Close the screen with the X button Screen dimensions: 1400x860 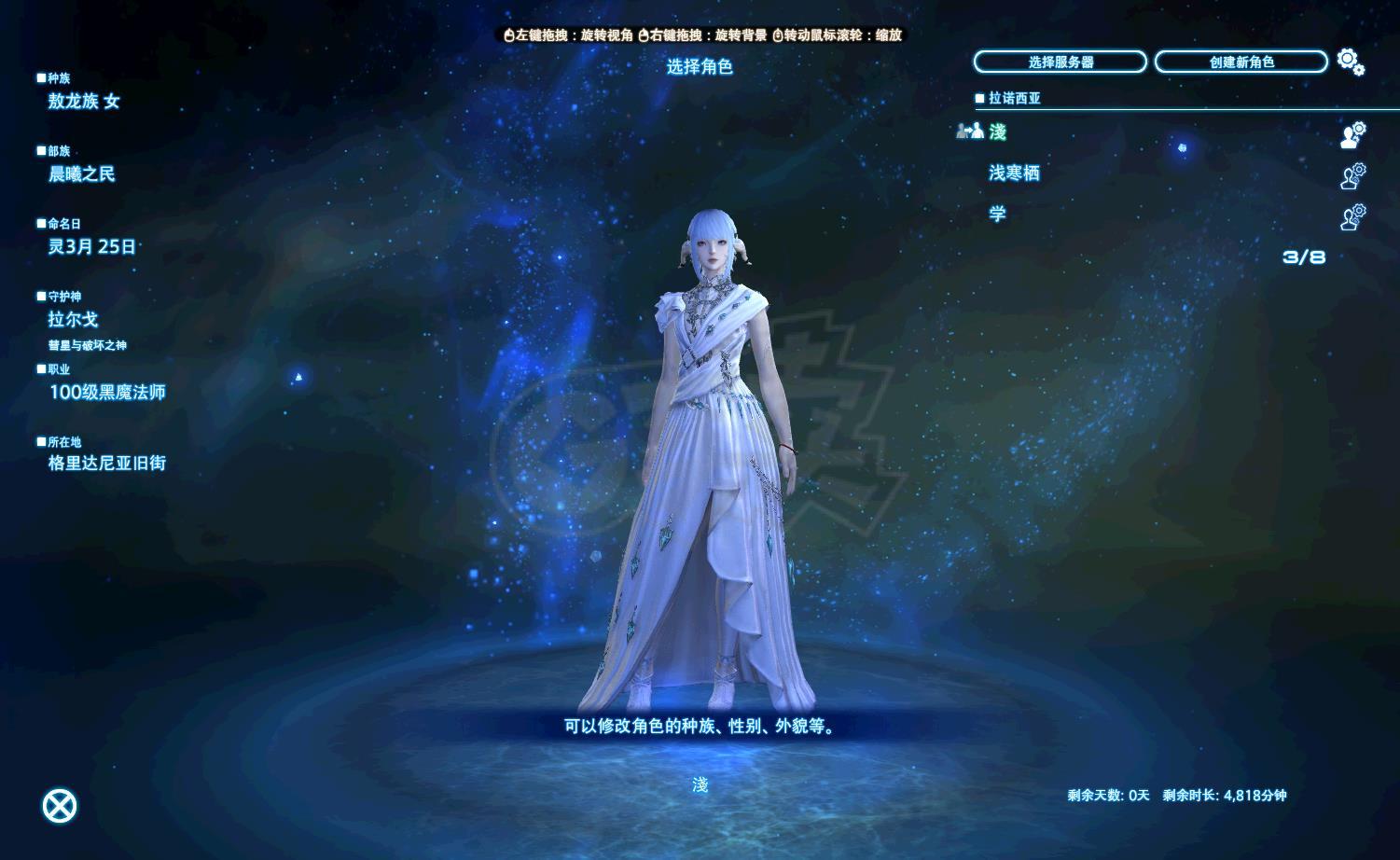coord(61,806)
